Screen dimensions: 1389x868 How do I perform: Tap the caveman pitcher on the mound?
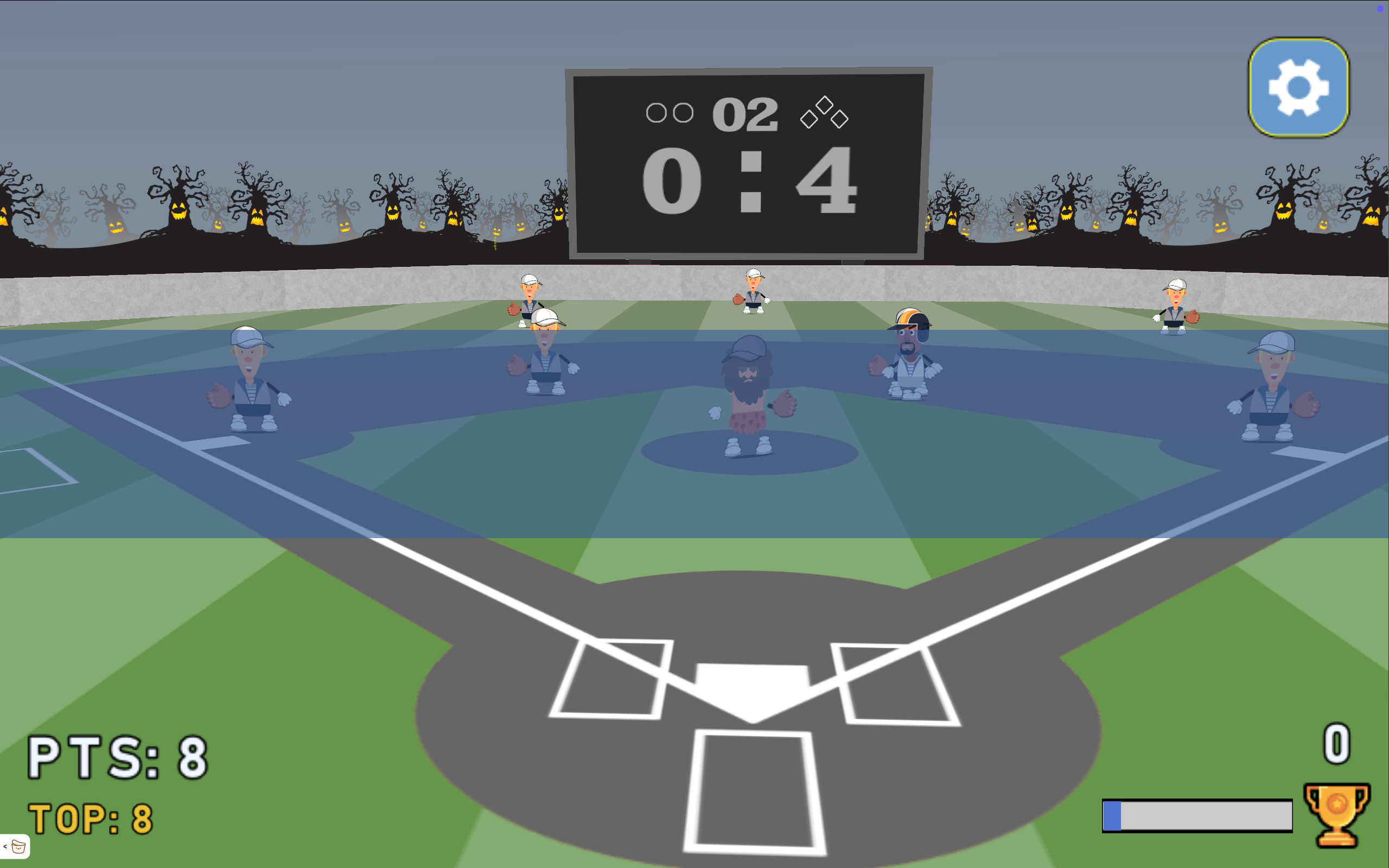pyautogui.click(x=746, y=391)
